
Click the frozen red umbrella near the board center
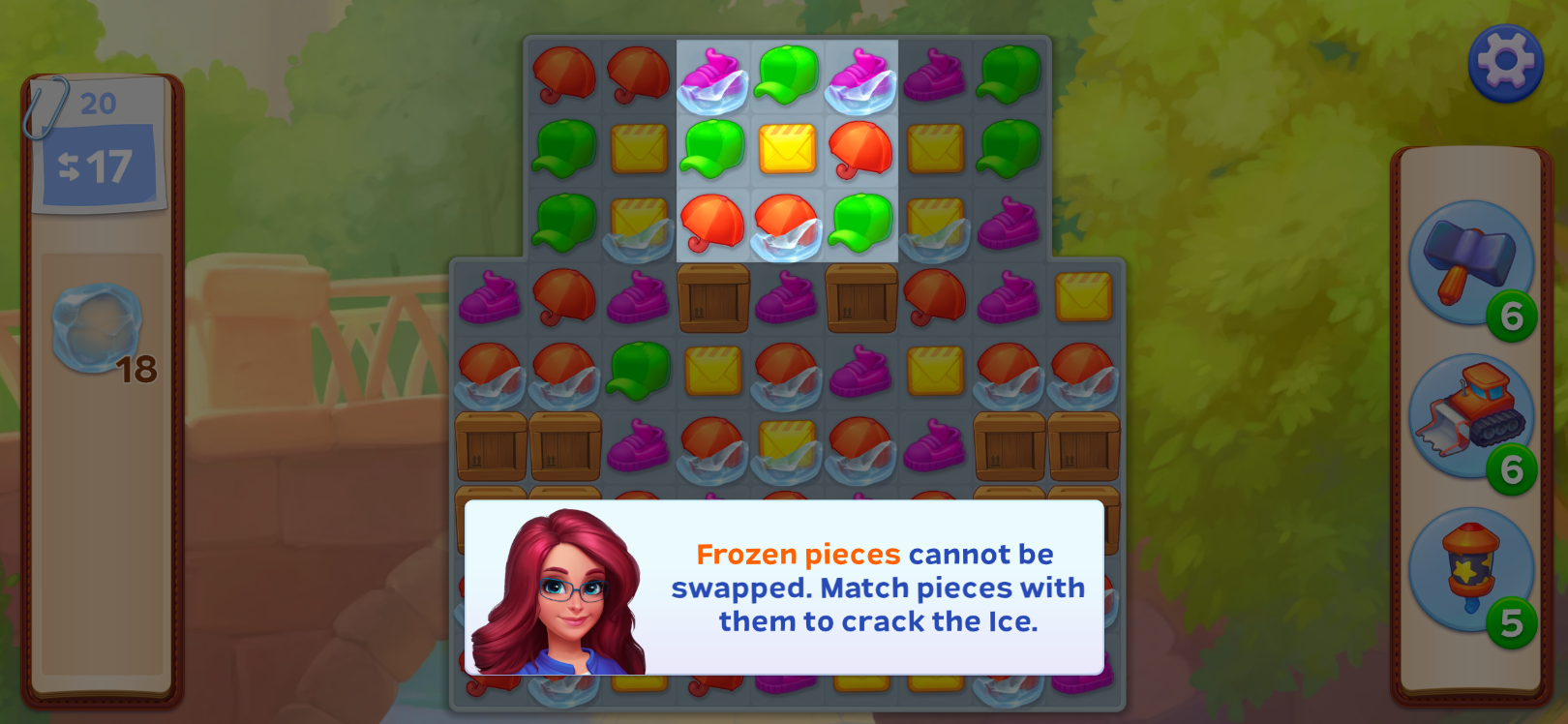click(x=786, y=225)
